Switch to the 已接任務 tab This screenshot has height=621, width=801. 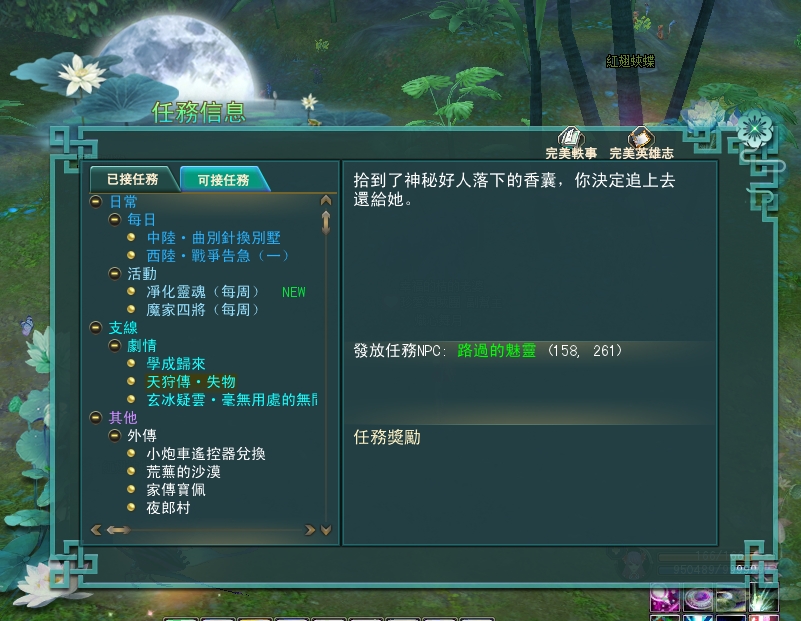coord(132,179)
